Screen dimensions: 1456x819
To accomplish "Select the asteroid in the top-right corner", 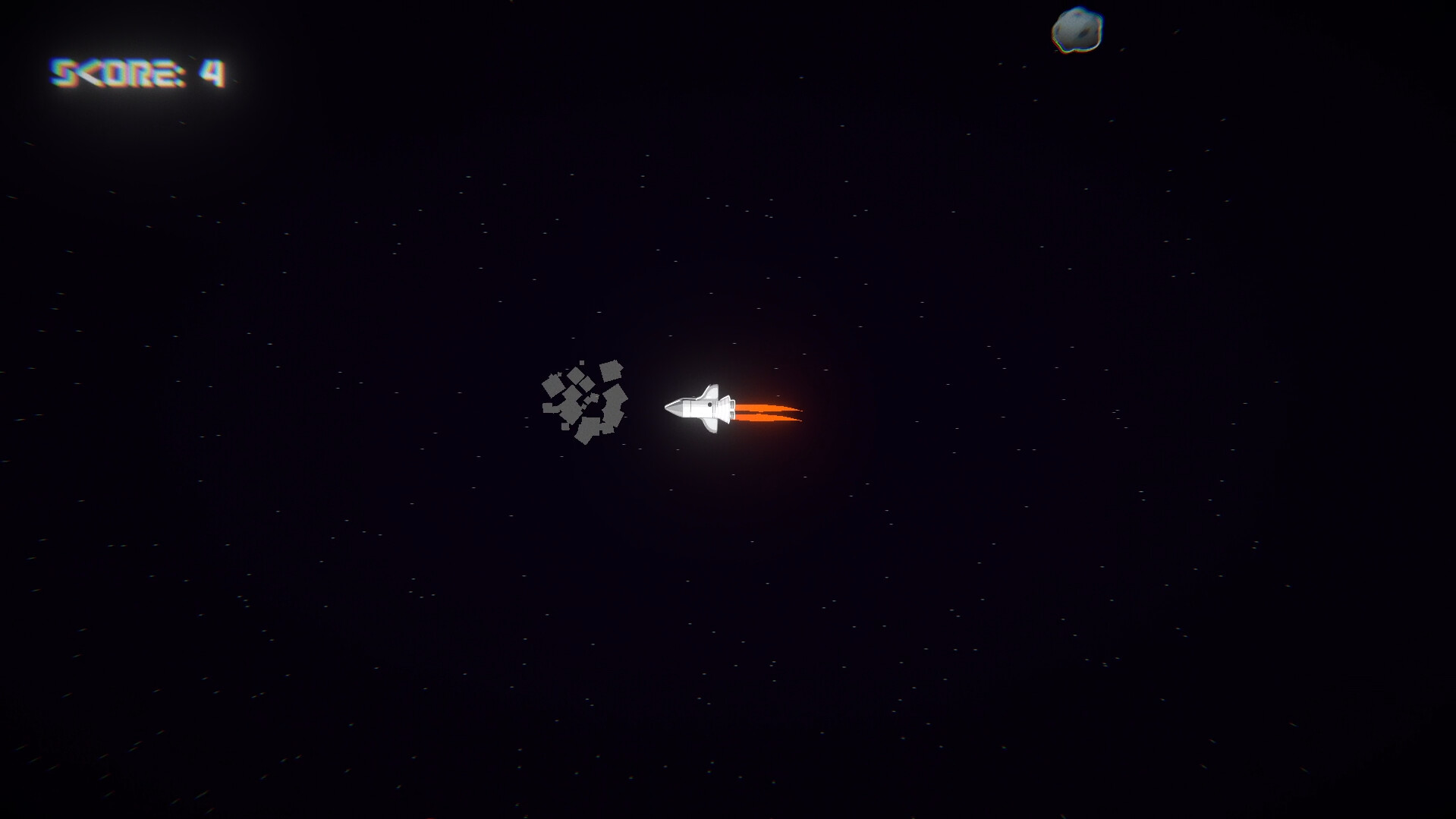I will [1078, 29].
